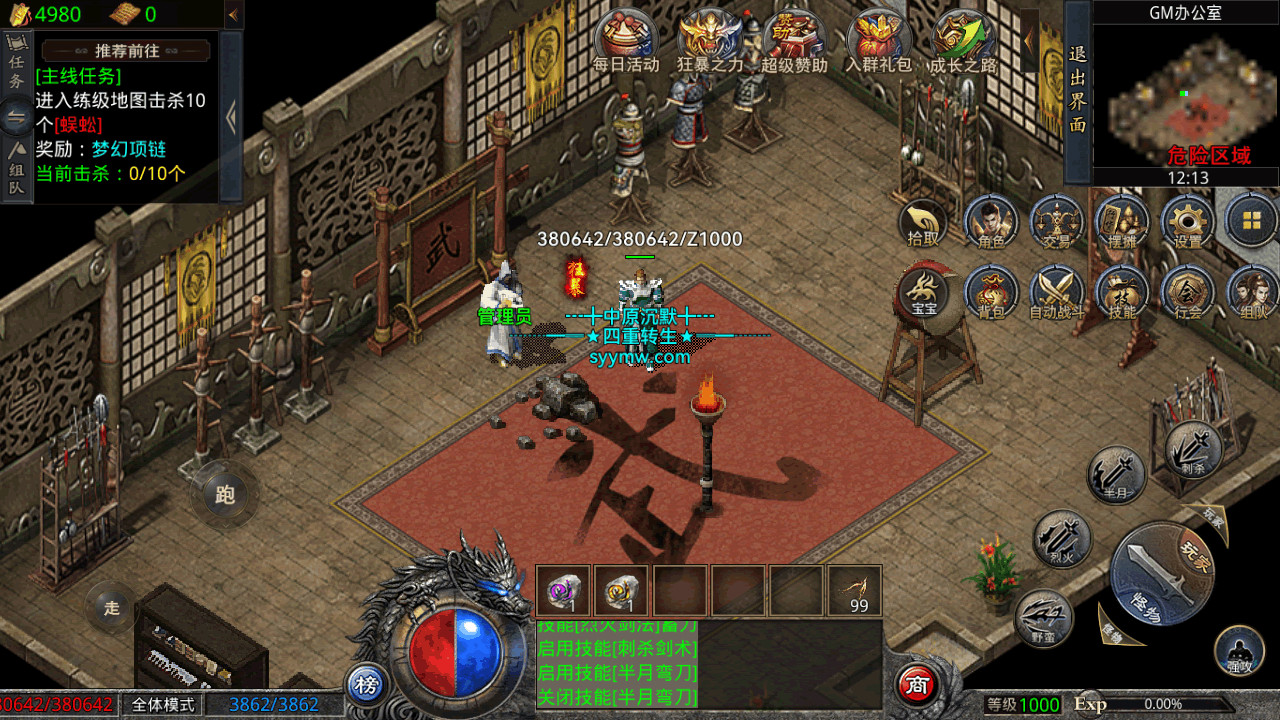This screenshot has height=720, width=1280.
Task: Open the 背包 backpack
Action: pyautogui.click(x=991, y=291)
